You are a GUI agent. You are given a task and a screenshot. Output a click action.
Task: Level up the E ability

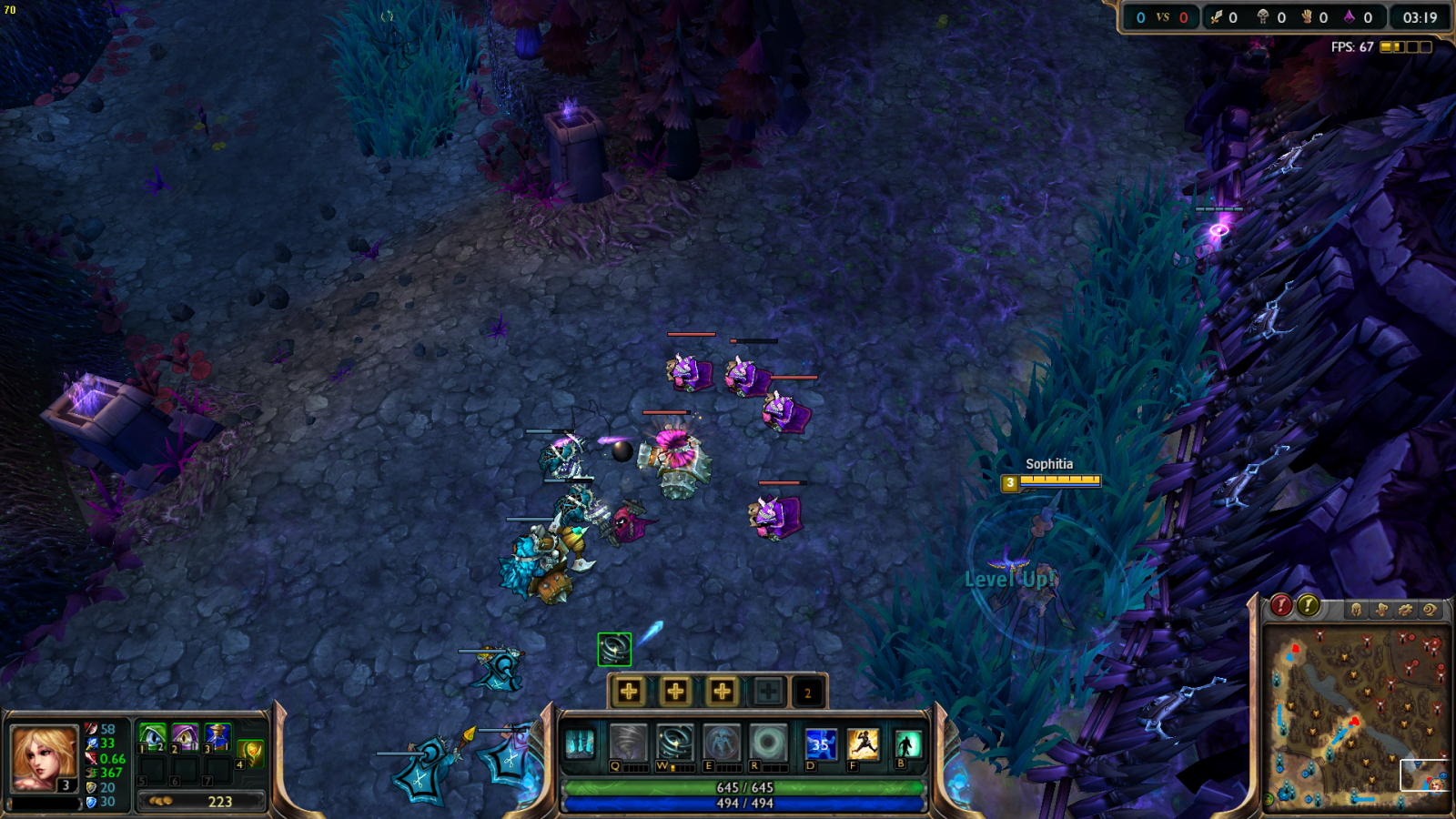tap(722, 692)
